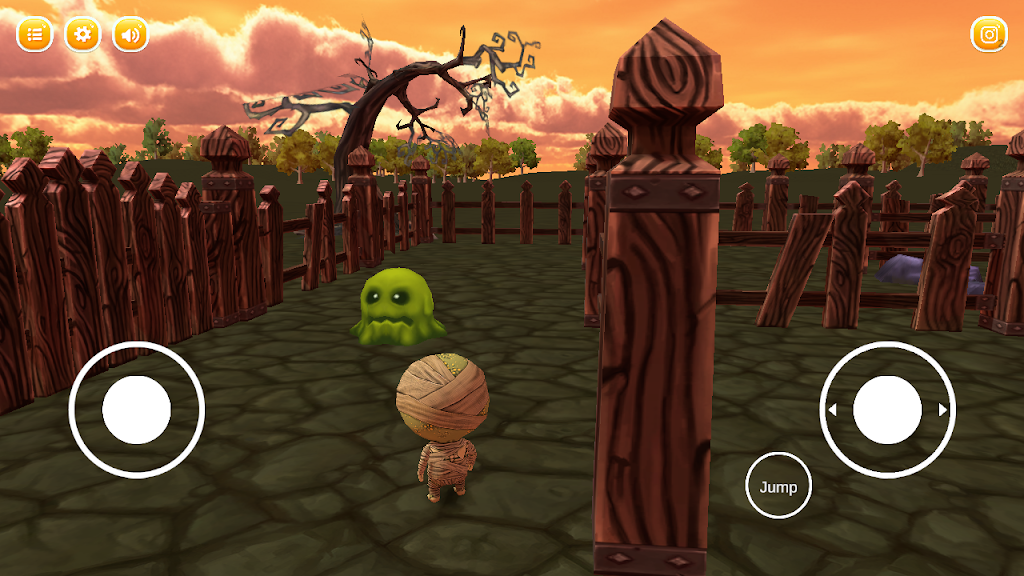
Task: Tap the Jump button
Action: 778,486
